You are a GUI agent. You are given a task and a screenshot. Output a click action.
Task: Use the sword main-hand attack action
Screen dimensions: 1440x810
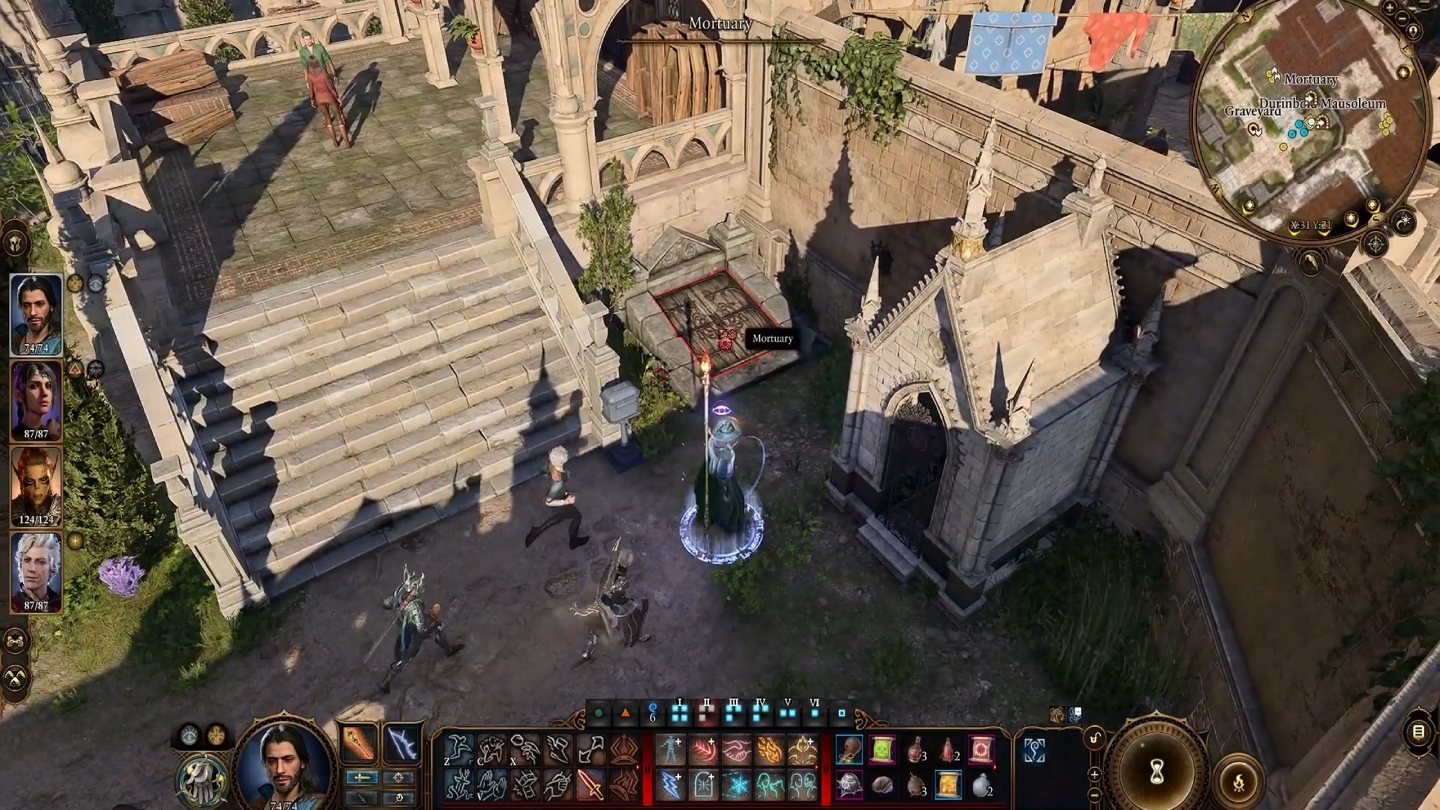point(592,784)
